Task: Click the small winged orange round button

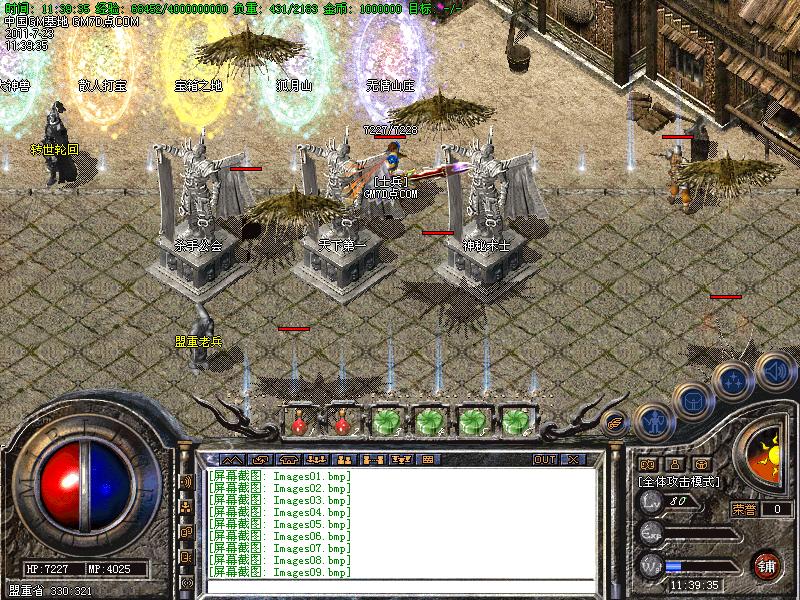Action: 615,422
